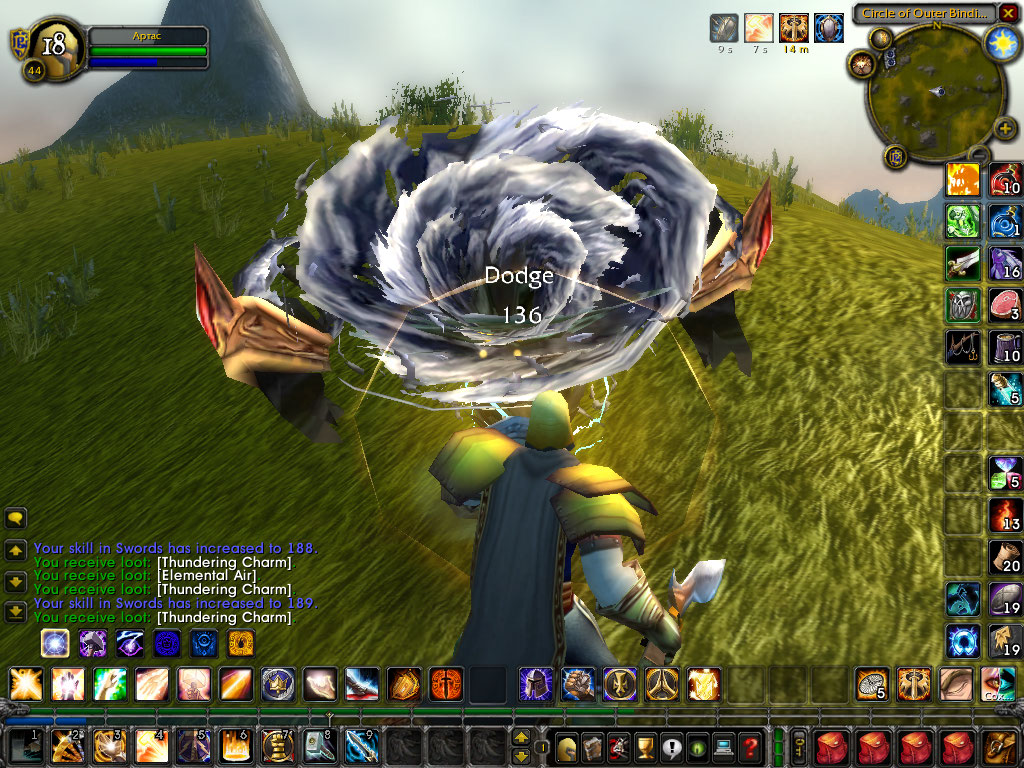The width and height of the screenshot is (1024, 768).
Task: Open the gold chalice micro menu button
Action: 645,746
